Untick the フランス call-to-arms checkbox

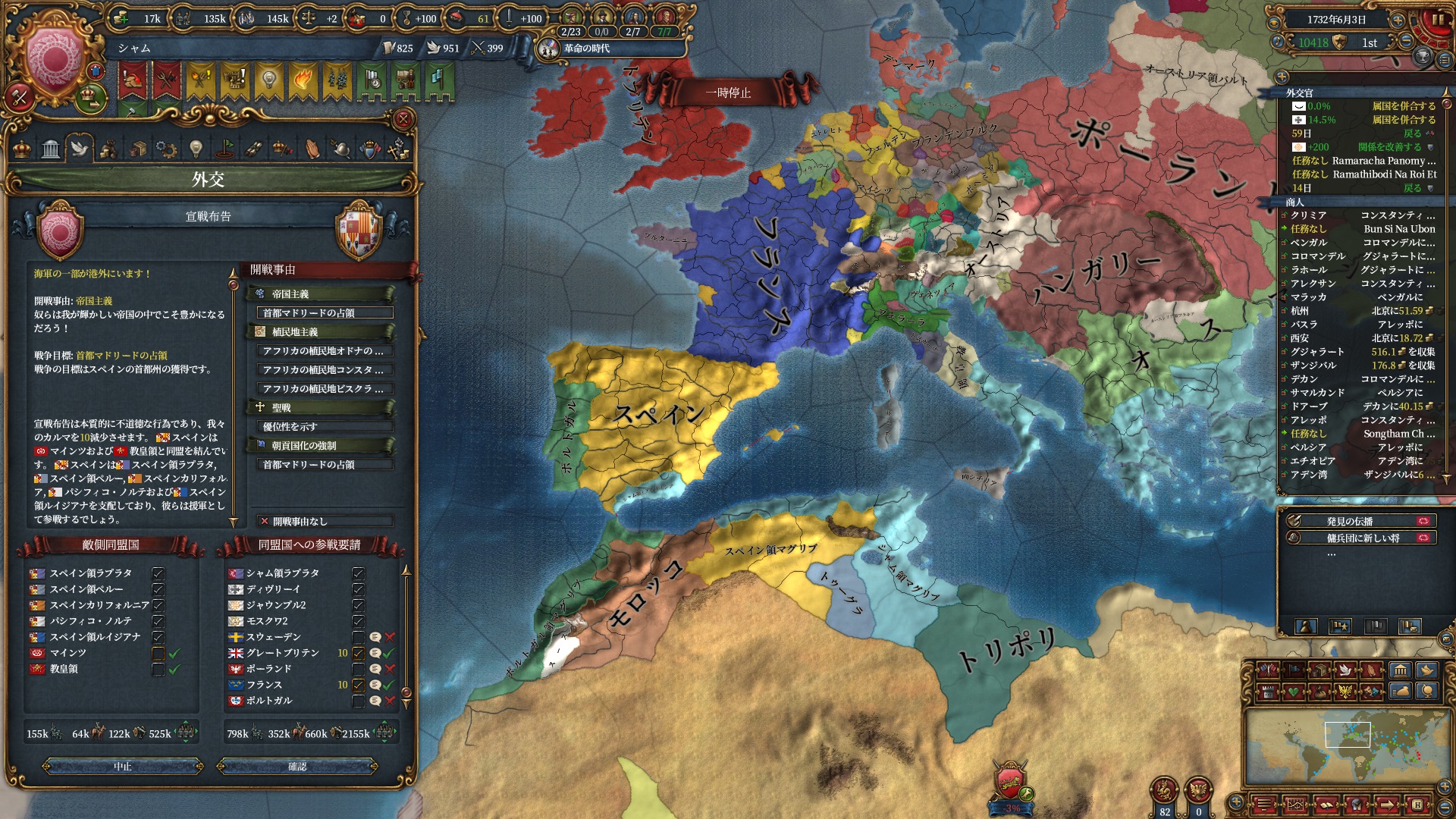358,685
